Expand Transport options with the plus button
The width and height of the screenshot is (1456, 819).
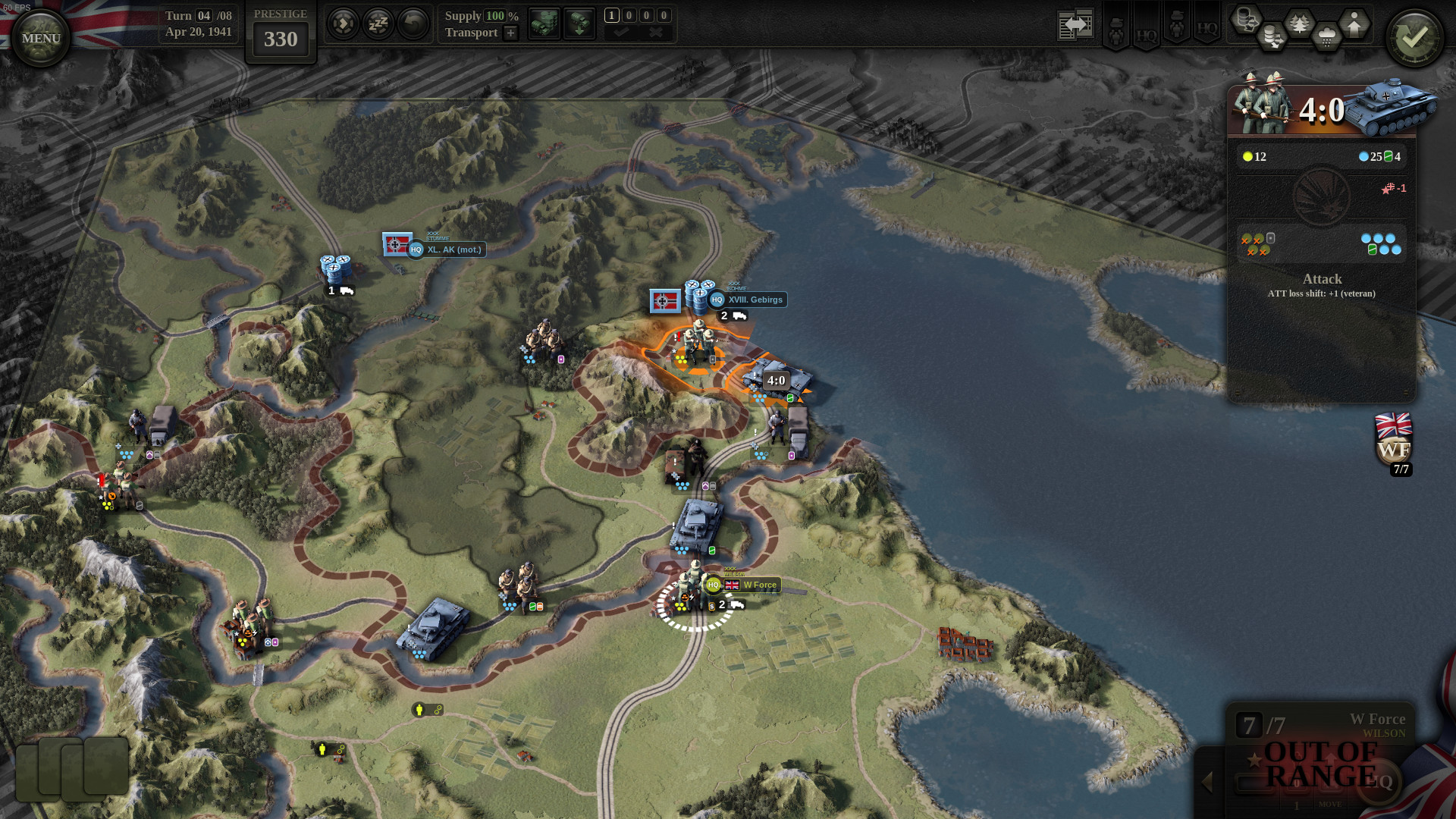tap(510, 33)
